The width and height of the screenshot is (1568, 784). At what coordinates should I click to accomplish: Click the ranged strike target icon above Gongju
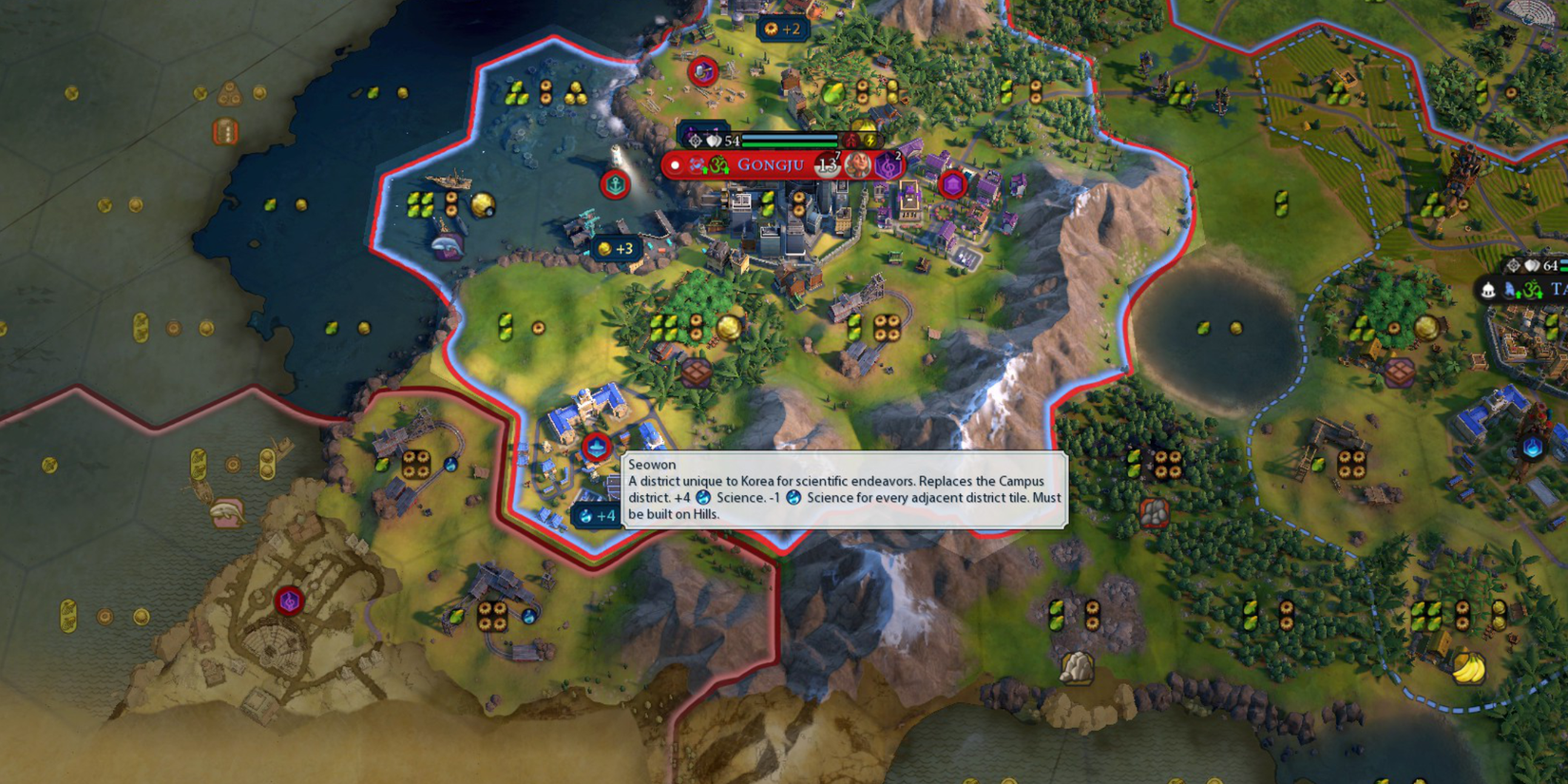695,140
